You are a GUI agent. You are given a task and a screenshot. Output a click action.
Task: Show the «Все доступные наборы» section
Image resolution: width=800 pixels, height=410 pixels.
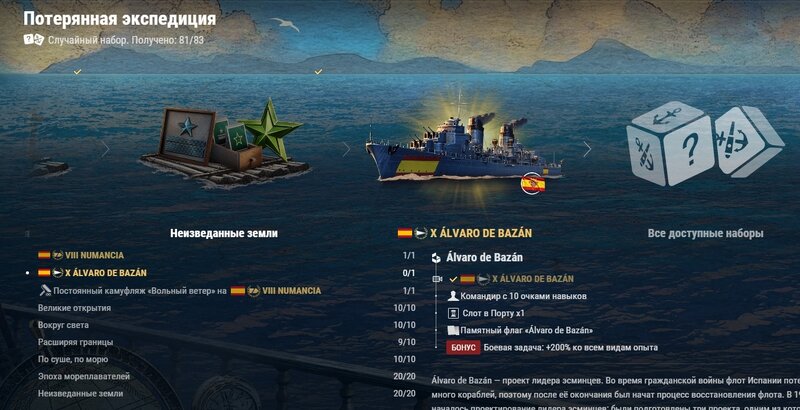point(705,233)
